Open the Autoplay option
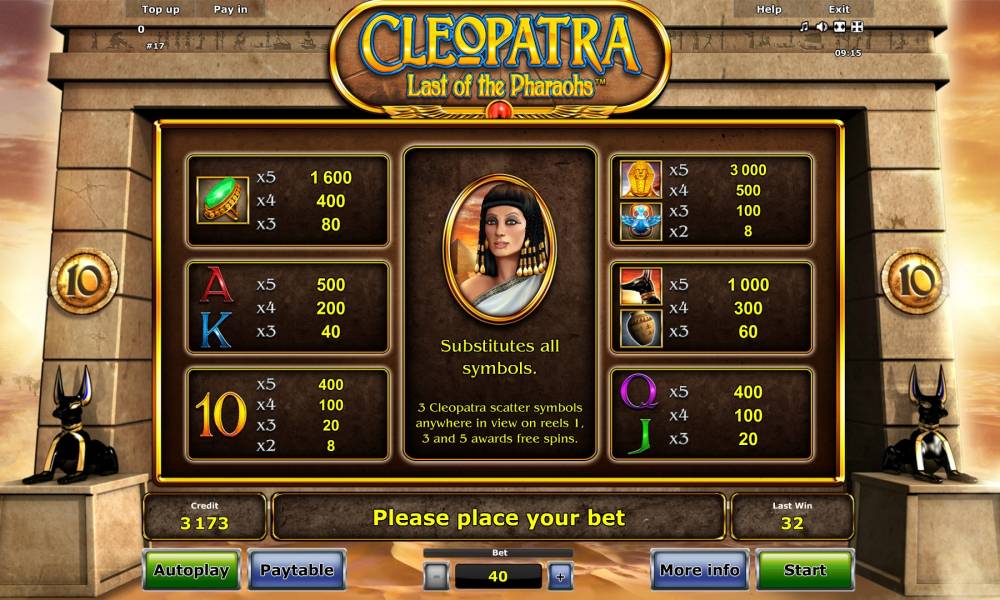Screen dimensions: 1000x600 pos(191,570)
